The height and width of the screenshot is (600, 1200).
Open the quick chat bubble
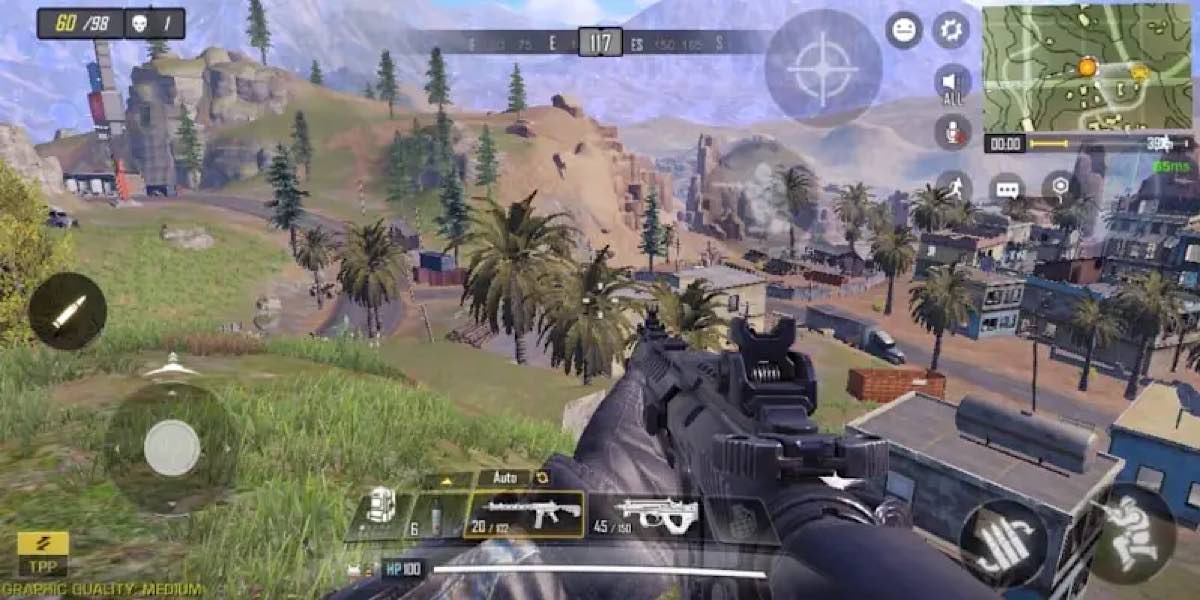[x=1006, y=188]
